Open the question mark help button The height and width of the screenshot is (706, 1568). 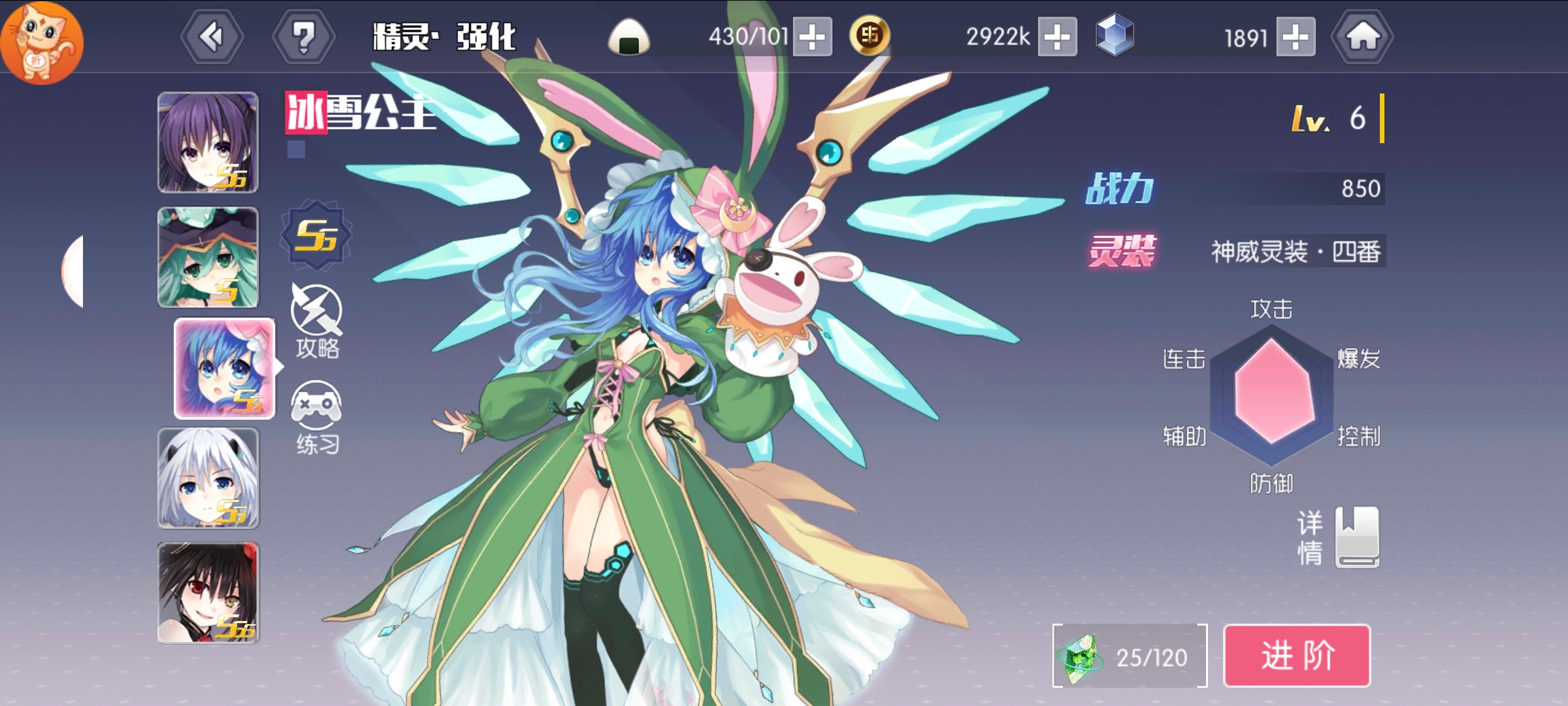tap(303, 37)
